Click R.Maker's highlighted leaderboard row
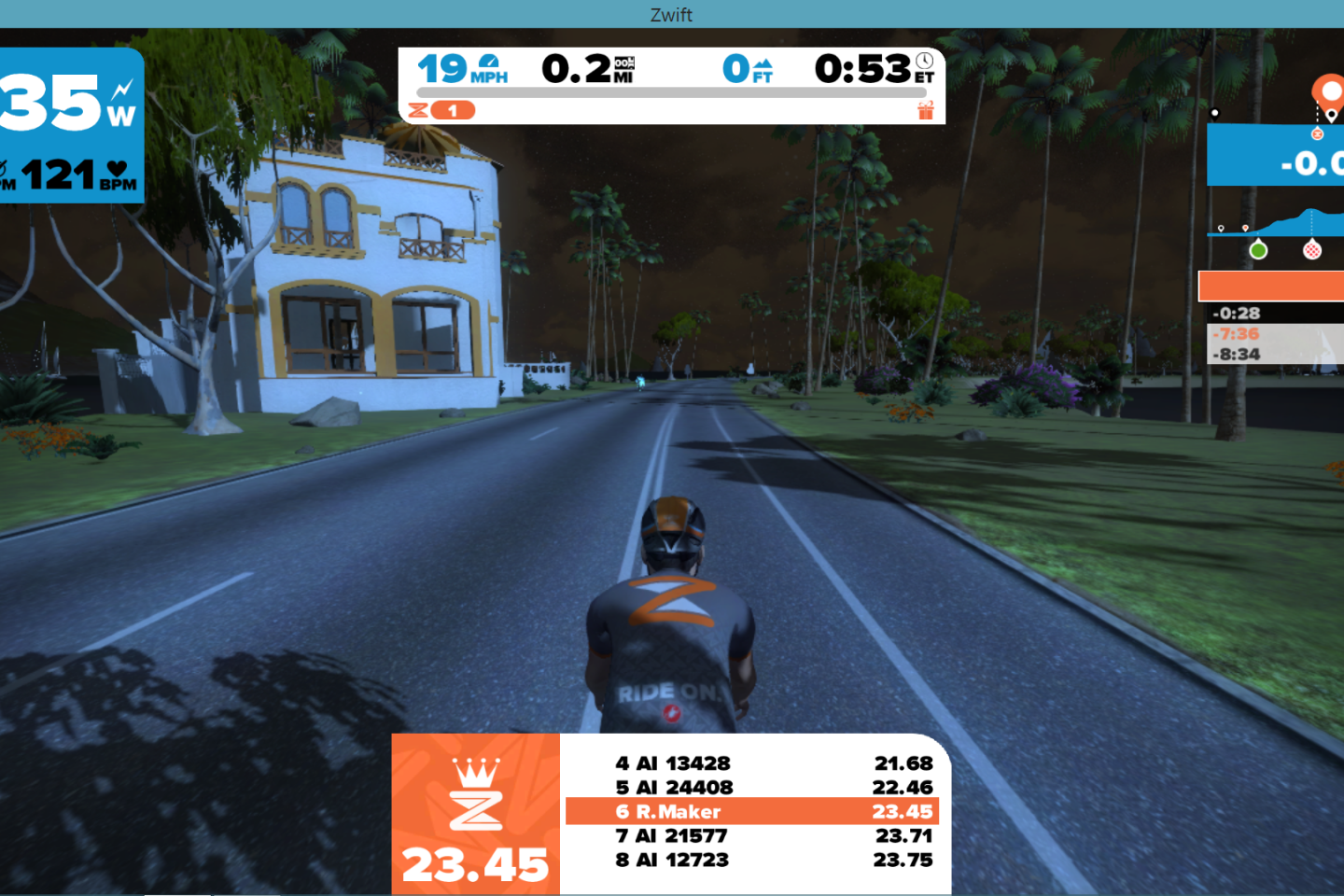This screenshot has width=1344, height=896. pyautogui.click(x=751, y=811)
